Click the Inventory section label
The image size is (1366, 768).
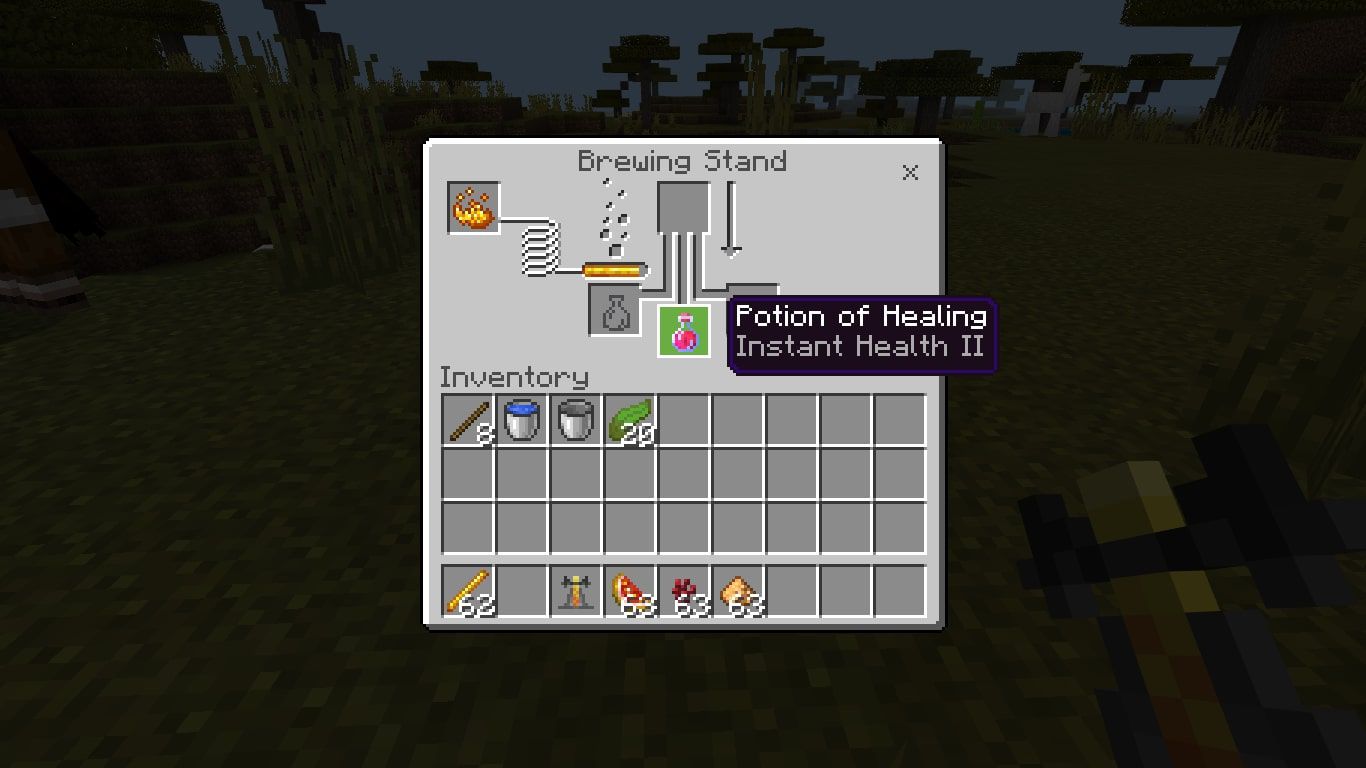tap(514, 377)
